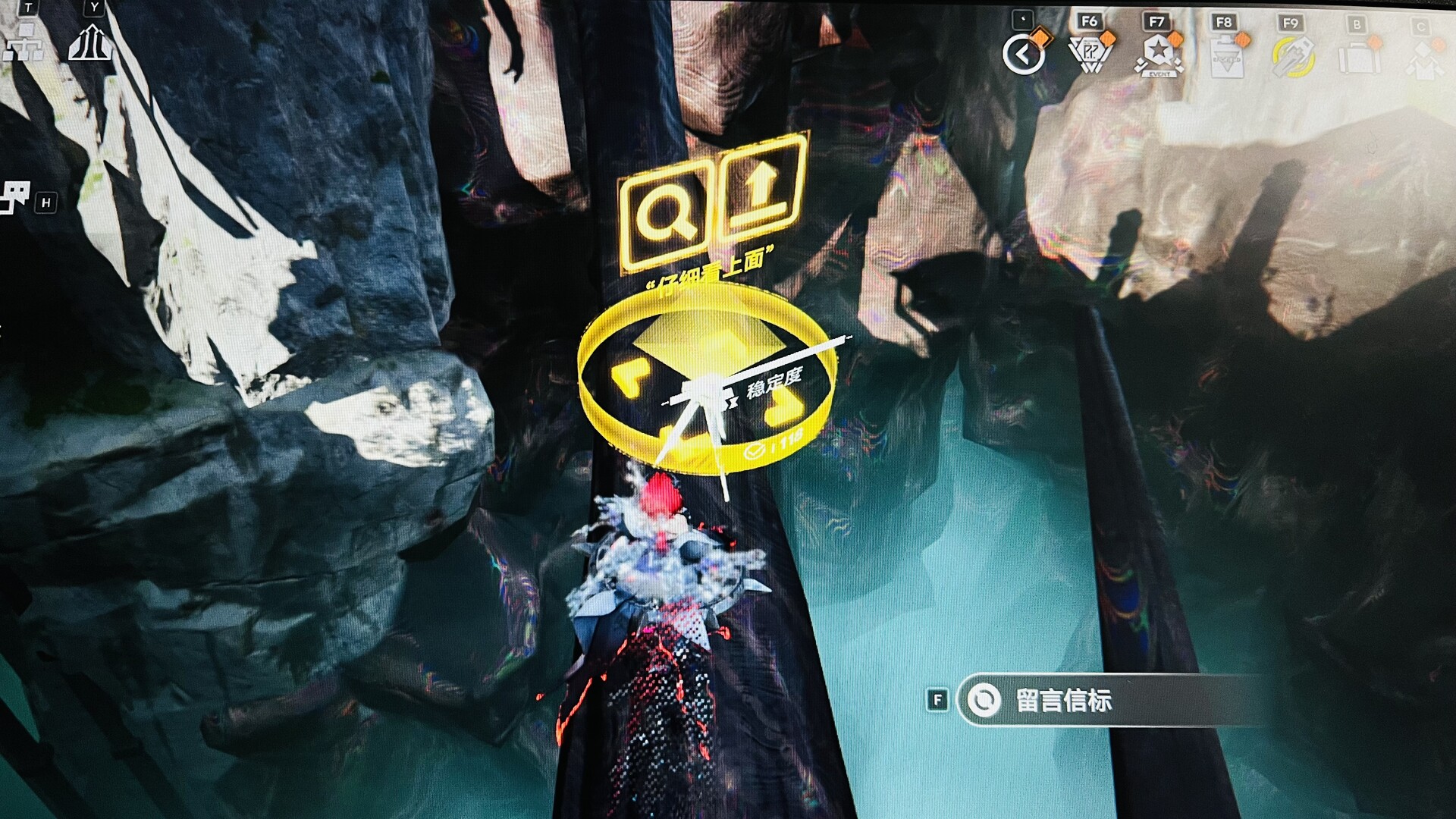Open the yellow-ringed icon in top bar
Image resolution: width=1456 pixels, height=819 pixels.
(x=1291, y=57)
